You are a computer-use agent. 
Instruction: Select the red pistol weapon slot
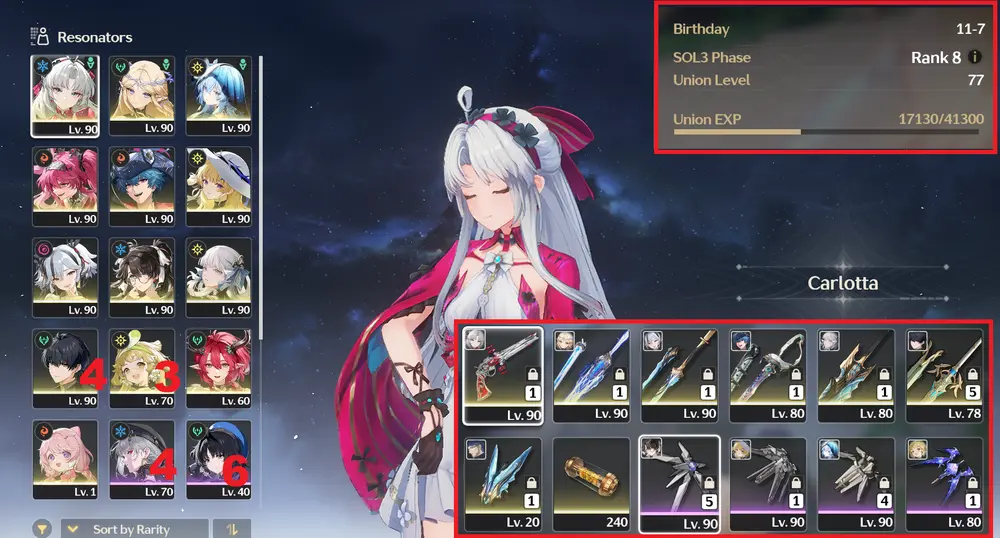pos(504,374)
